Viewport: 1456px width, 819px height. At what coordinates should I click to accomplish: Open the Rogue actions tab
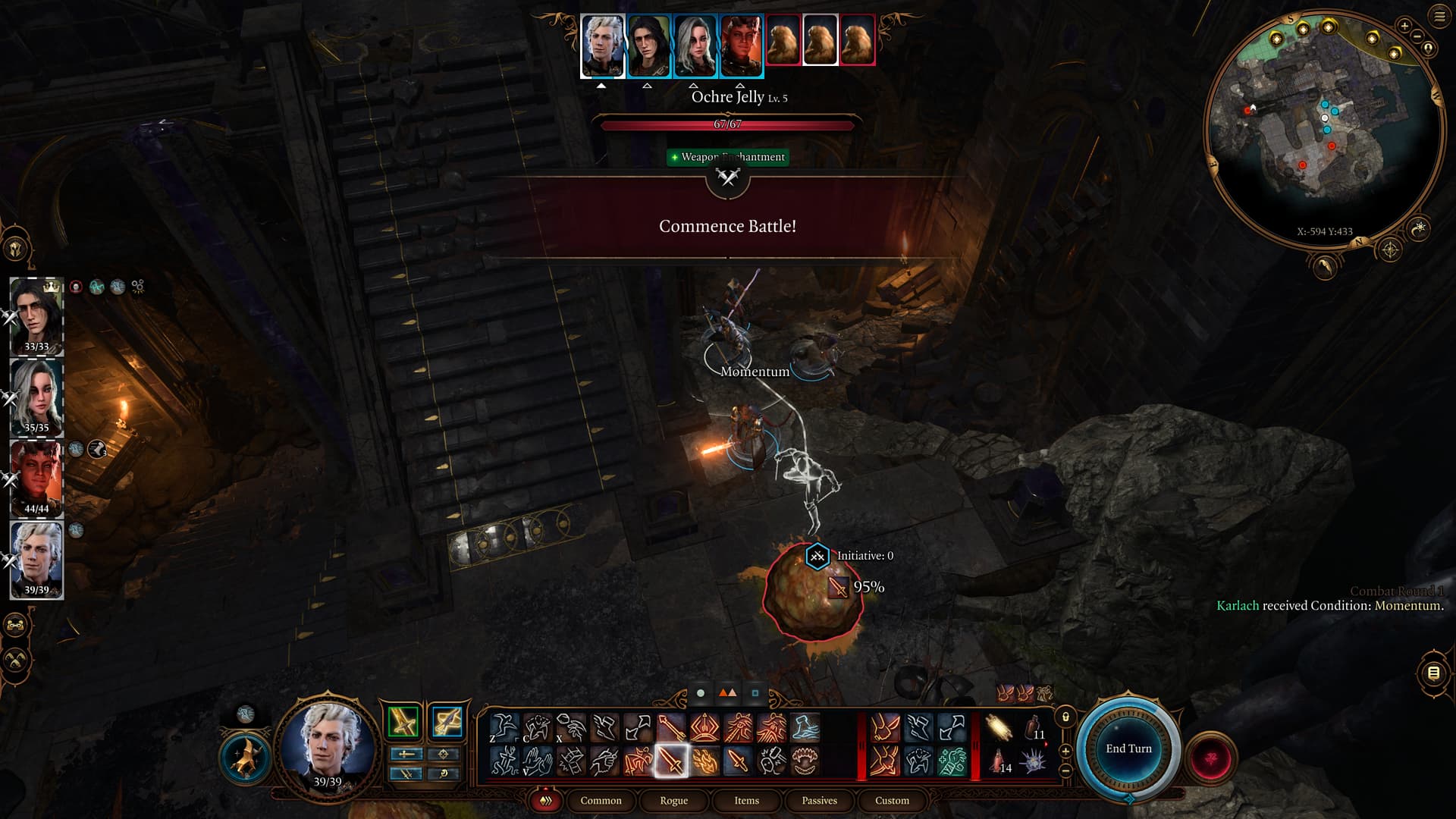673,800
